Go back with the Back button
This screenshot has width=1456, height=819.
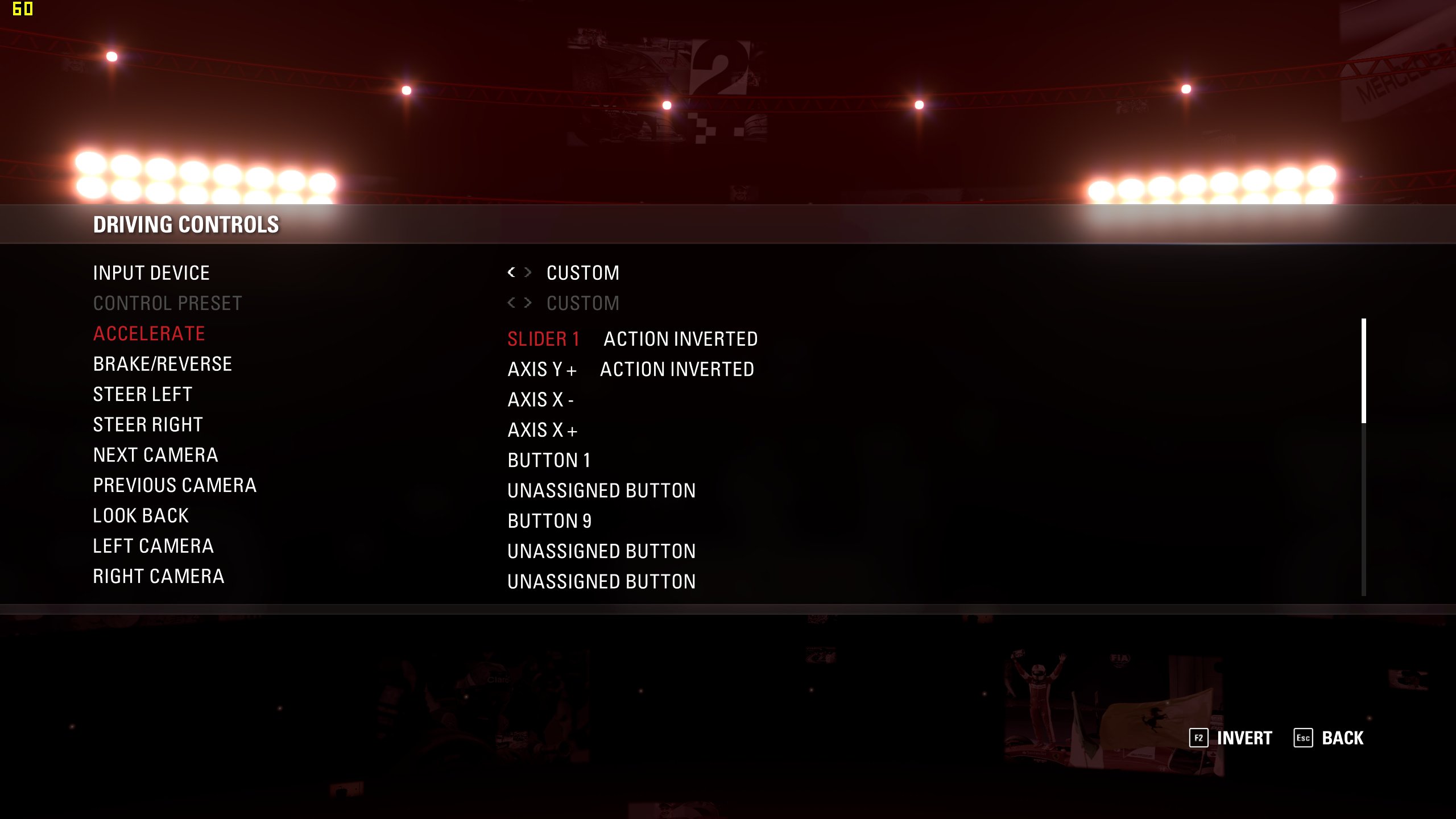click(1329, 738)
